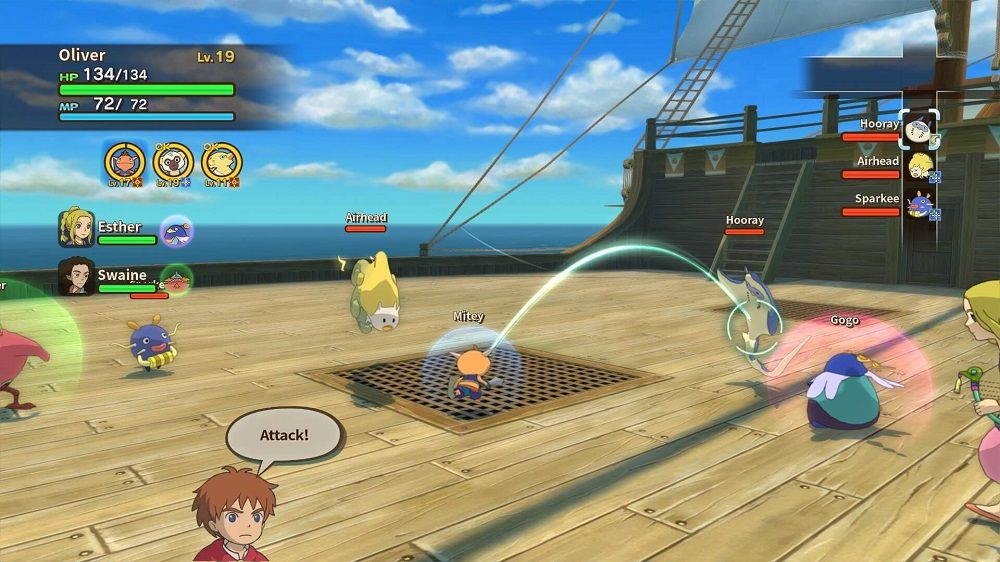Select the active orange Mitey familiar icon
Image resolution: width=1000 pixels, height=562 pixels.
125,162
